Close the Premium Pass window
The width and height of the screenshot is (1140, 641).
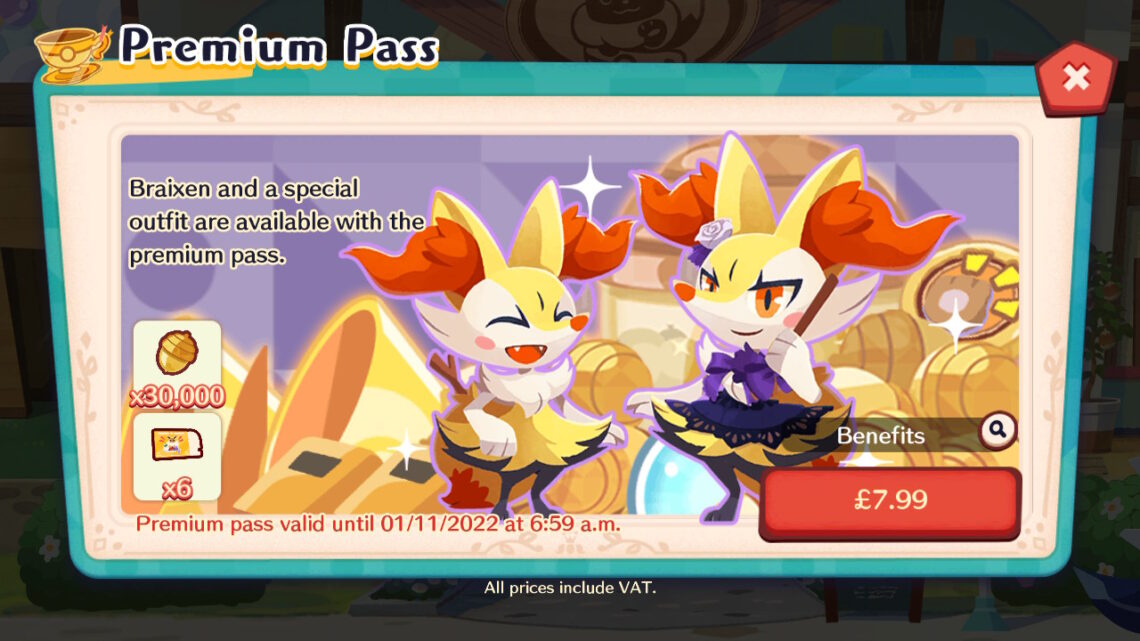pyautogui.click(x=1075, y=78)
